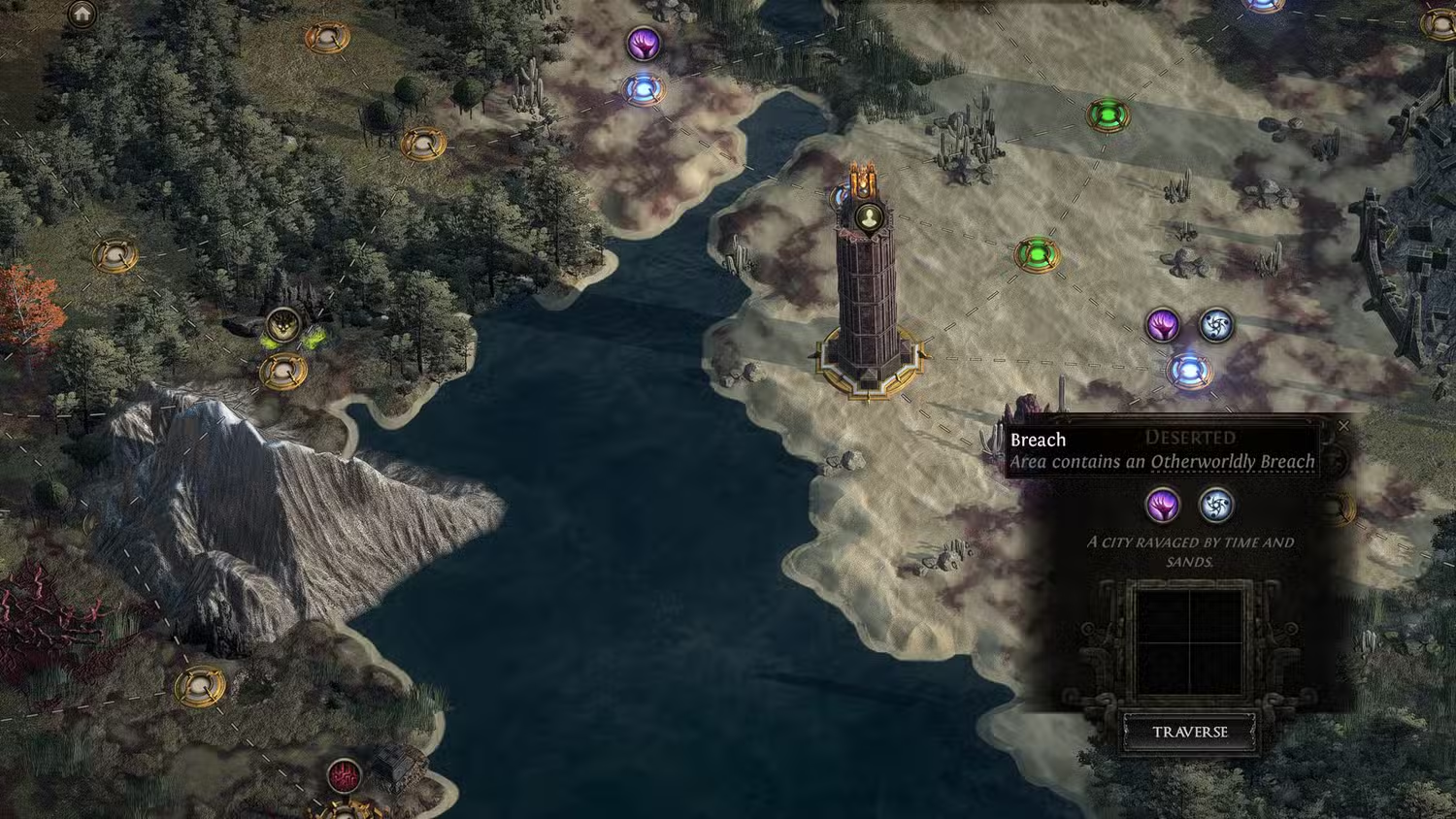Image resolution: width=1456 pixels, height=819 pixels.
Task: Click the red coral map icon
Action: pos(343,775)
